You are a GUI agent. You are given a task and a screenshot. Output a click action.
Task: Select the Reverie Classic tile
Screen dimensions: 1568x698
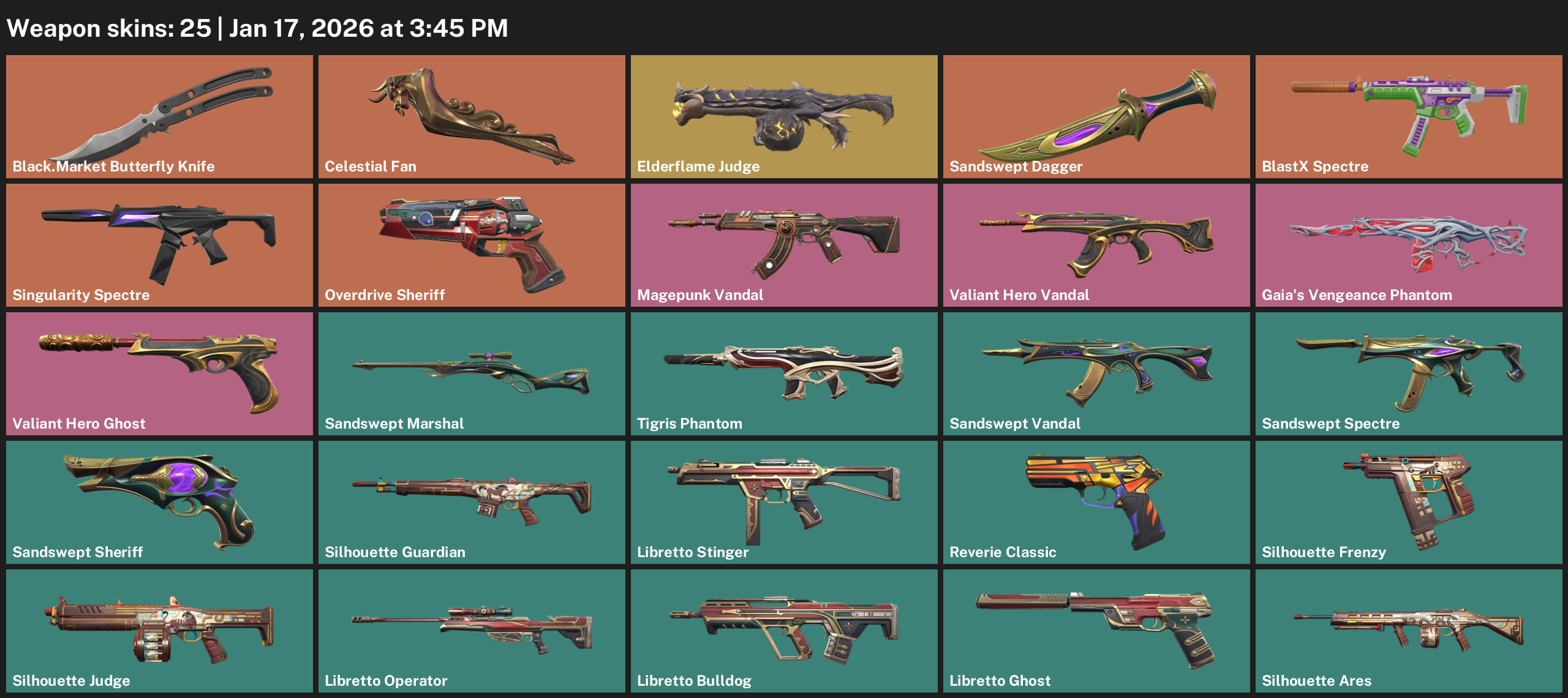[x=1096, y=502]
